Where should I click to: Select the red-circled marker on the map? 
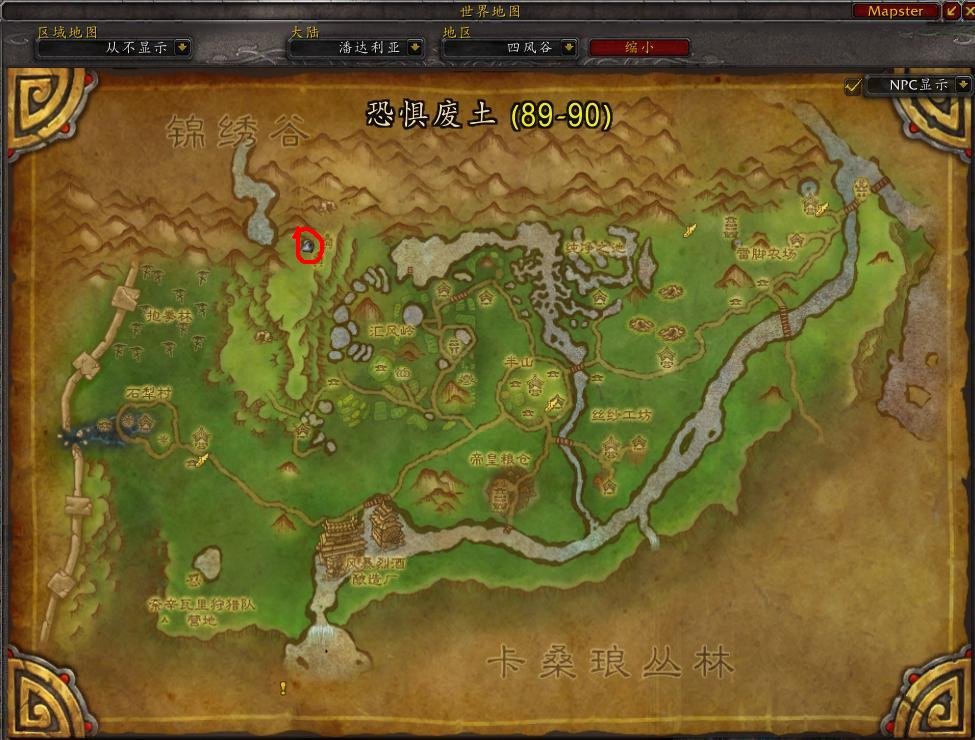click(309, 244)
